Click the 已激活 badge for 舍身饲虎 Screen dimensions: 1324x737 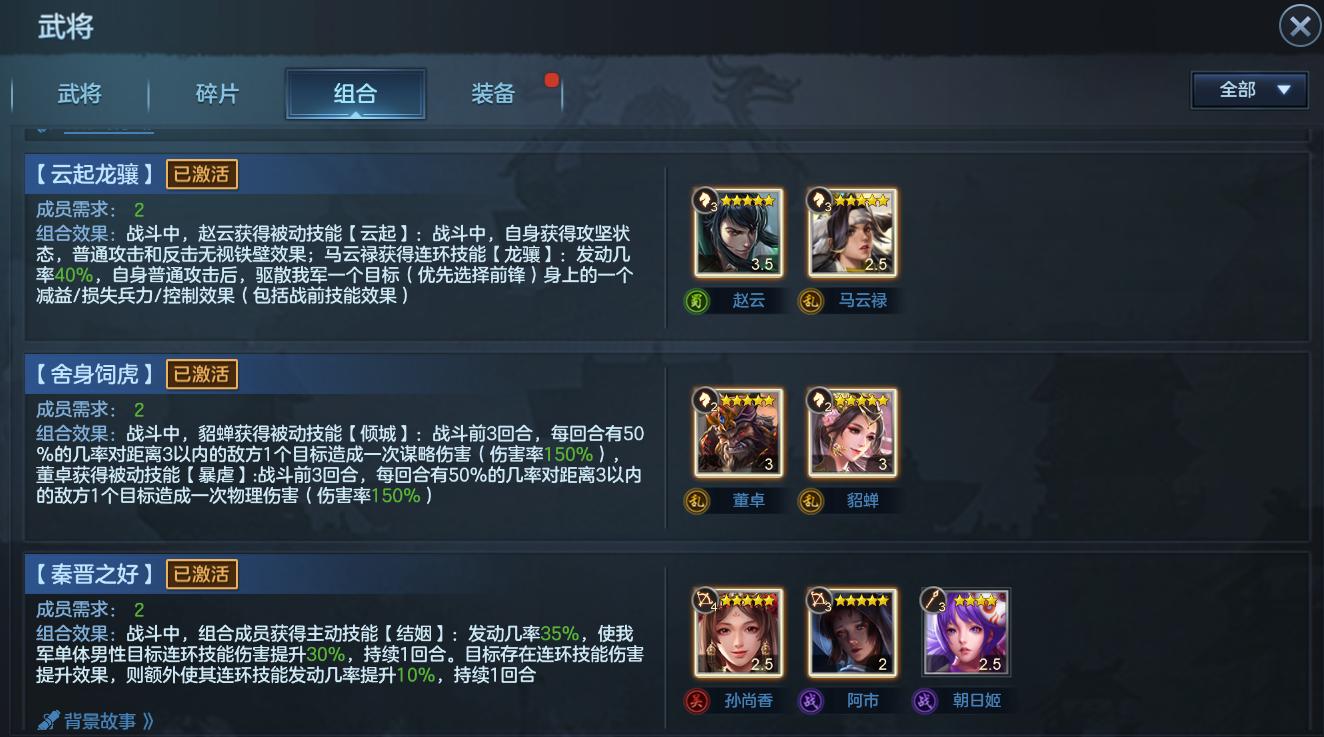tap(203, 374)
